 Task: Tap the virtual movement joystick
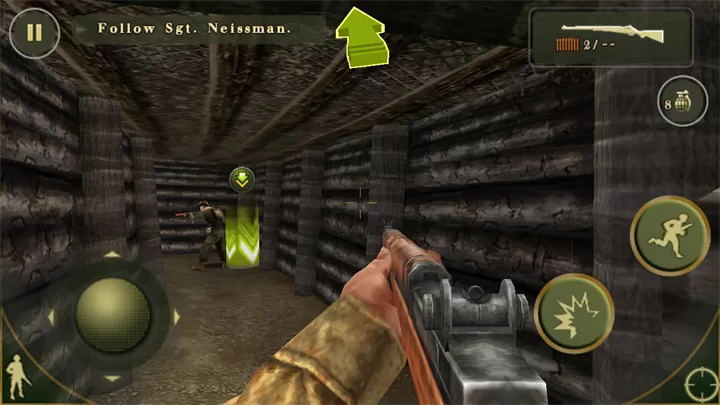113,315
